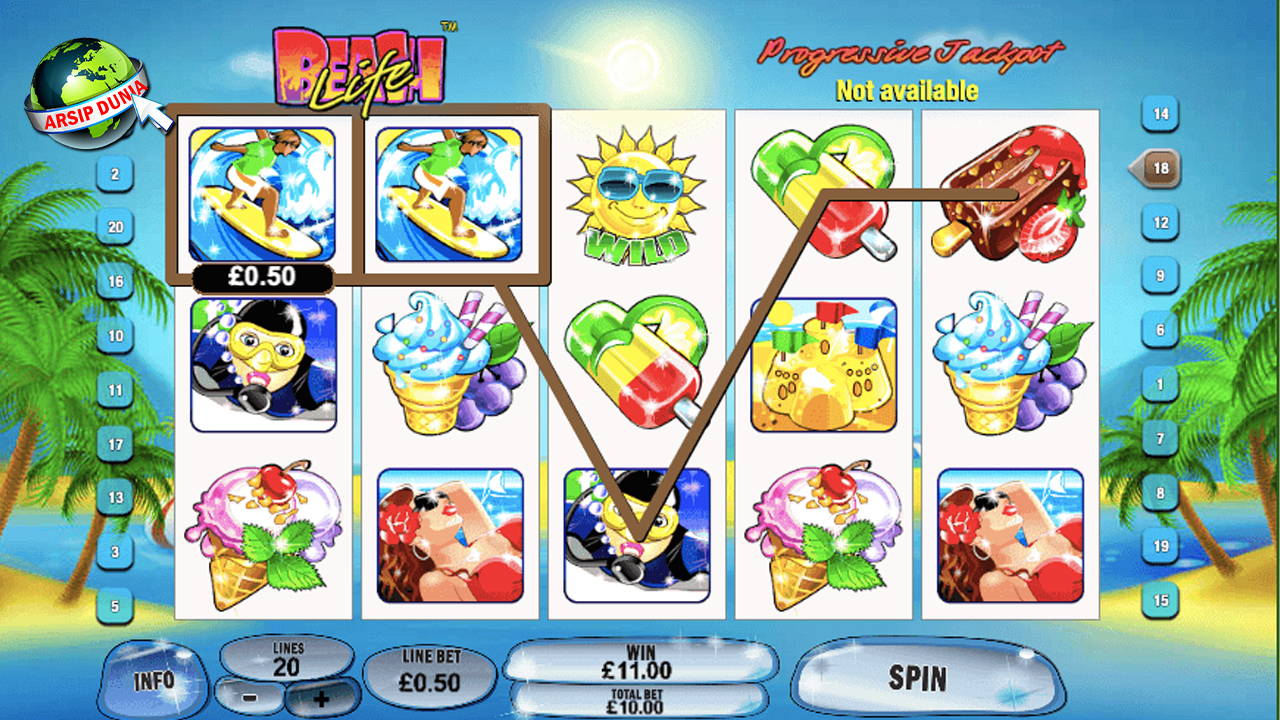
Task: Select payline number 14
Action: point(1160,114)
